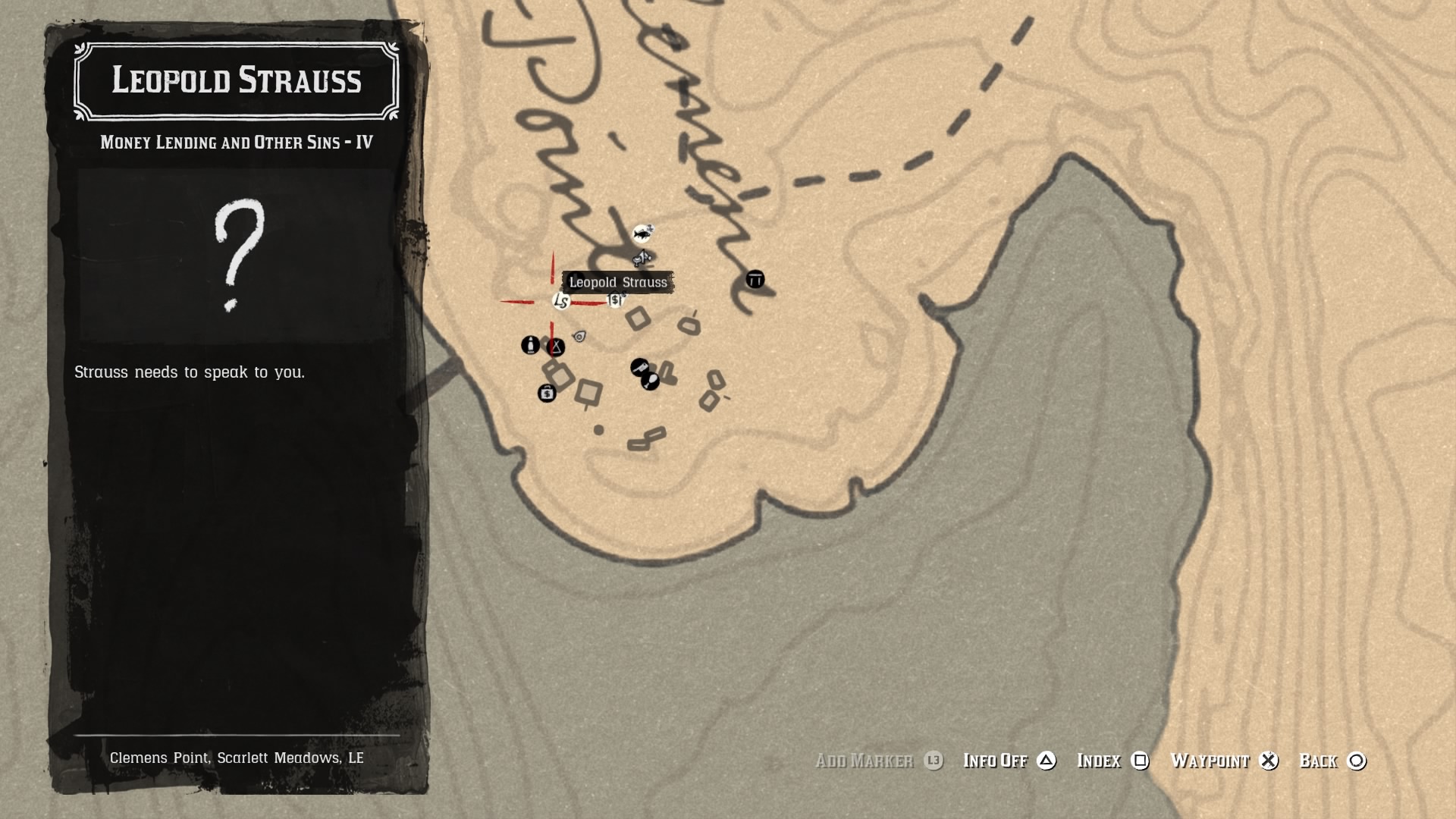The width and height of the screenshot is (1456, 819).
Task: Select the white dollar-sign debtor icon
Action: pos(615,300)
